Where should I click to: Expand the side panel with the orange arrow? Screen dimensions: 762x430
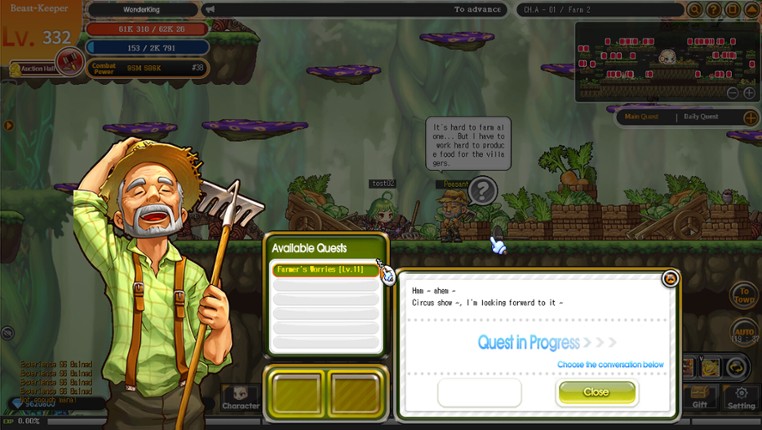8,127
